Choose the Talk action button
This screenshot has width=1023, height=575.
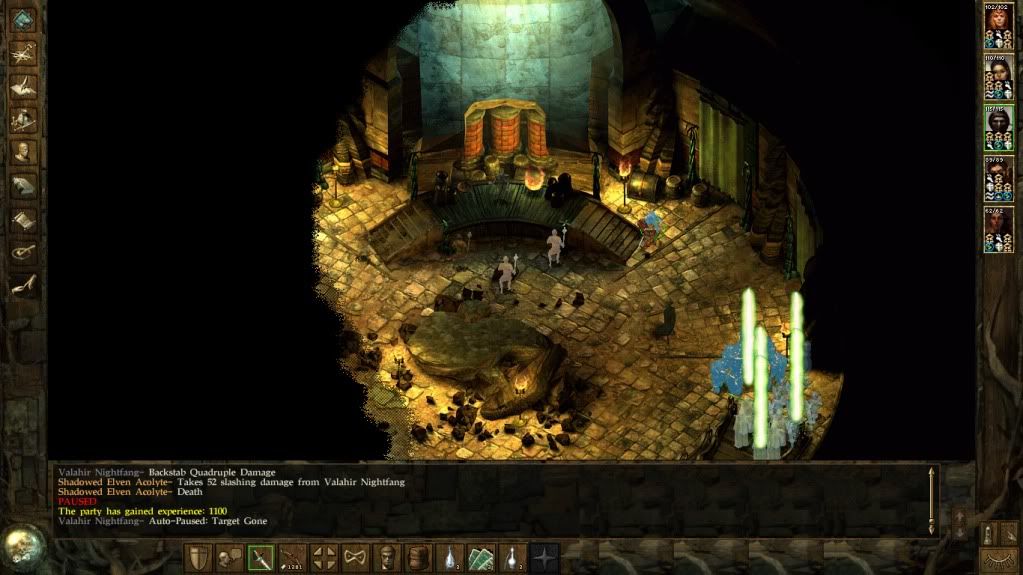[229, 558]
